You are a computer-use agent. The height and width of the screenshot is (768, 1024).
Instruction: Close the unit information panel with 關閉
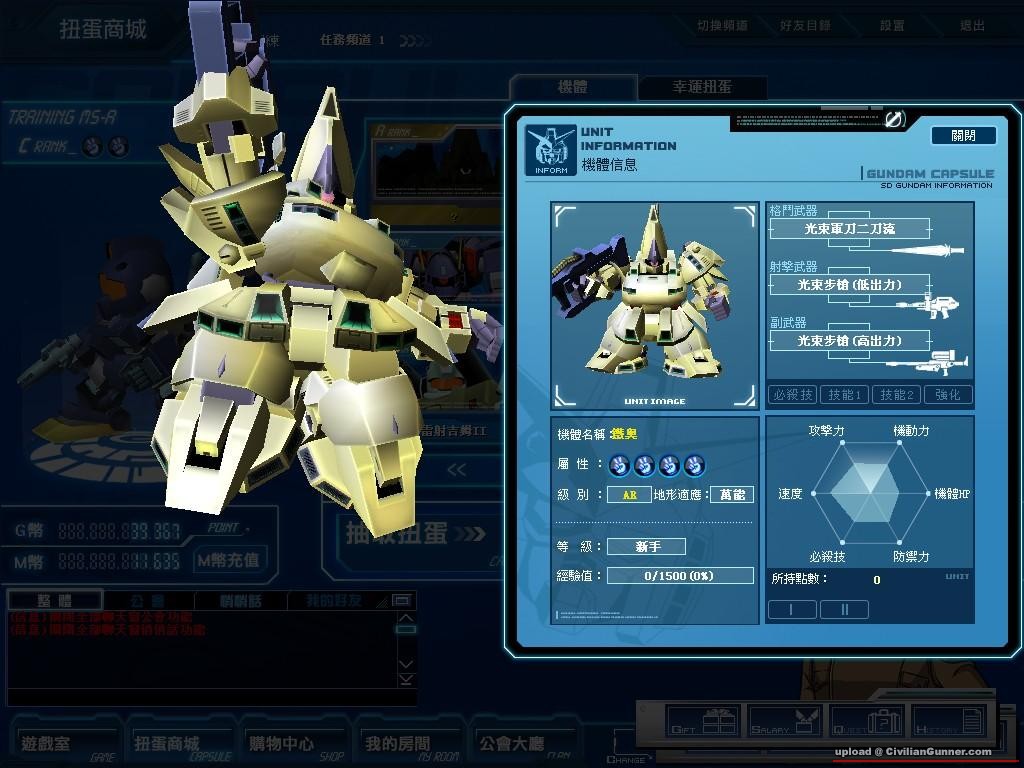[x=963, y=135]
